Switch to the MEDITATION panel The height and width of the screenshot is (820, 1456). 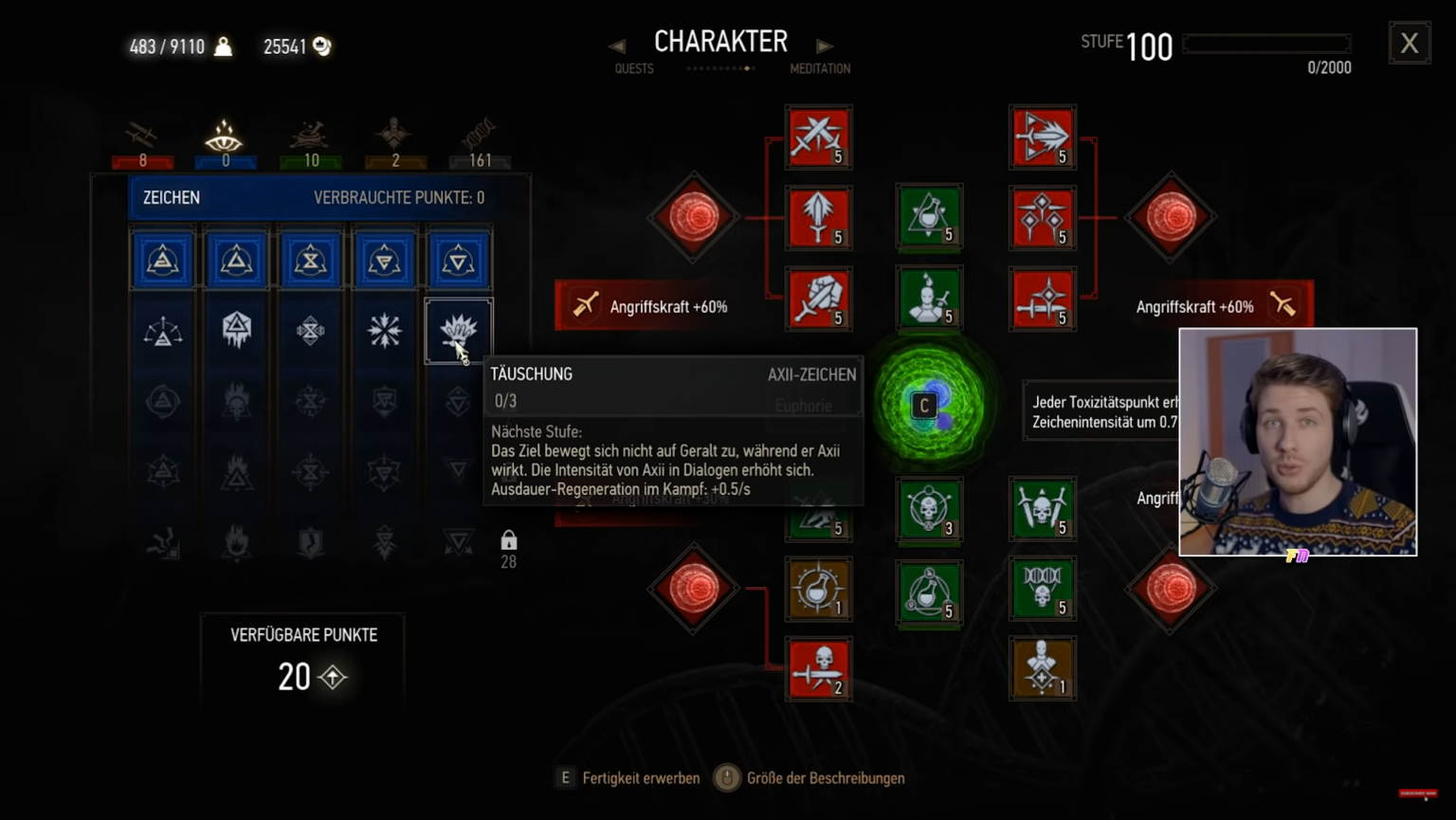point(819,68)
